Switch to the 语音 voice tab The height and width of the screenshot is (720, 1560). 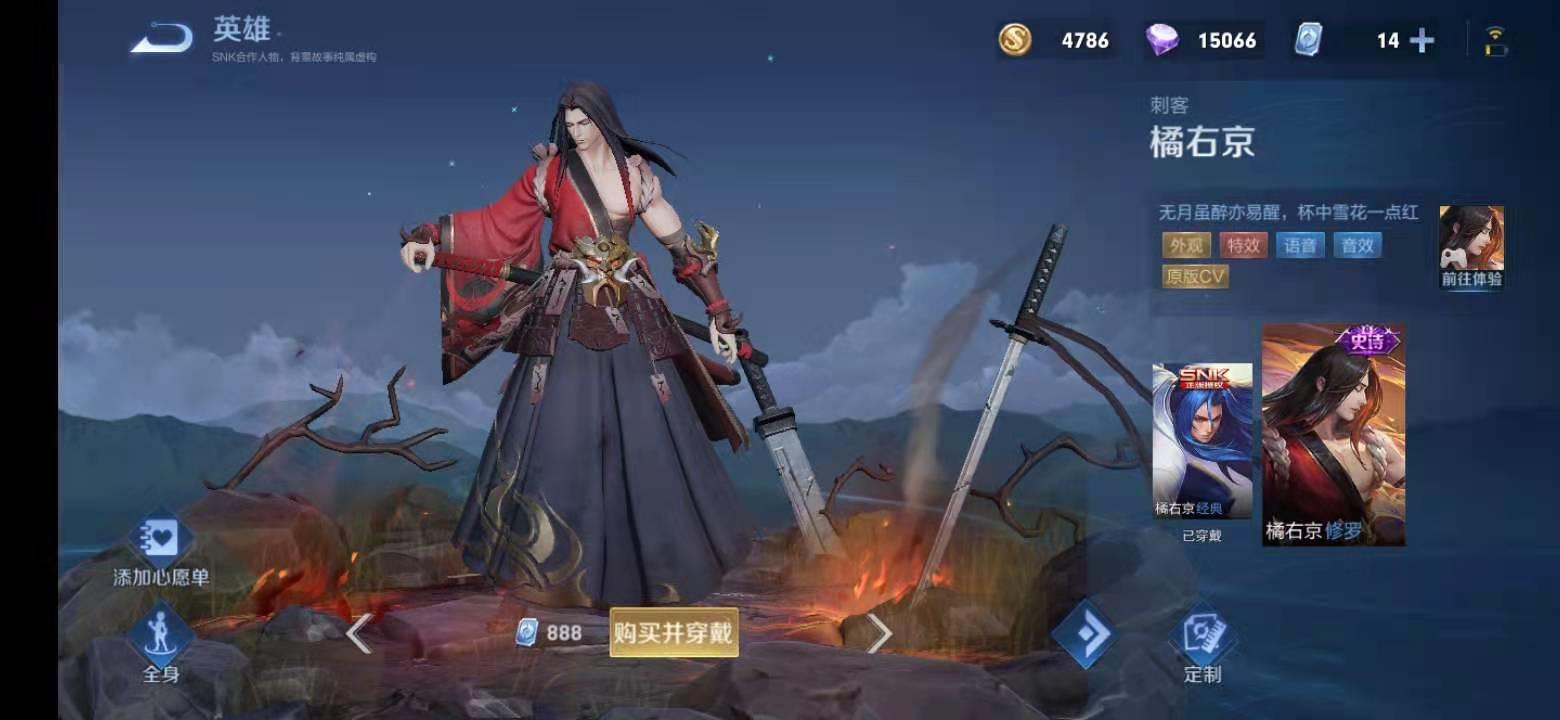coord(1300,244)
